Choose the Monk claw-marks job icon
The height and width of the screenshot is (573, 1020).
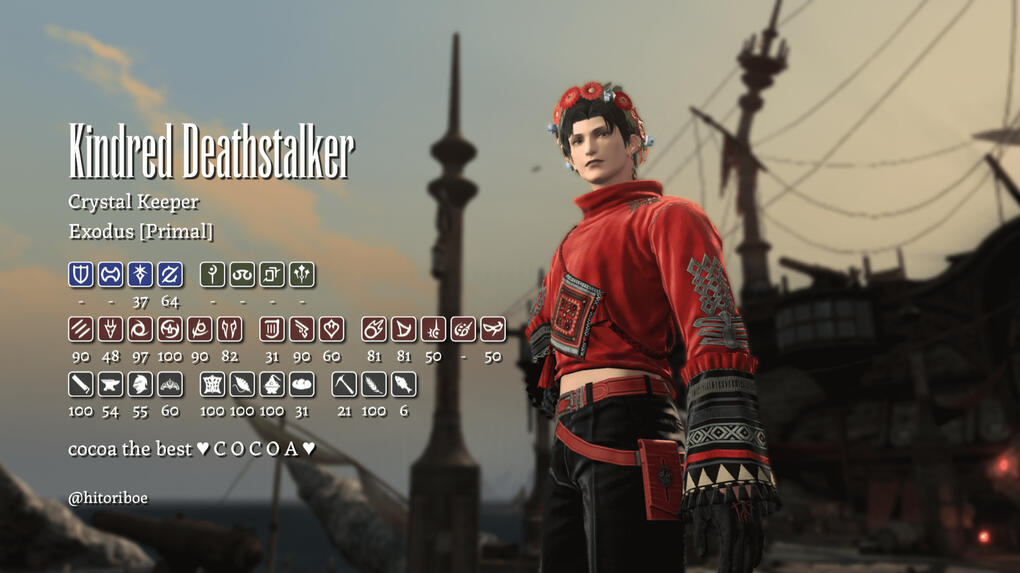click(81, 329)
